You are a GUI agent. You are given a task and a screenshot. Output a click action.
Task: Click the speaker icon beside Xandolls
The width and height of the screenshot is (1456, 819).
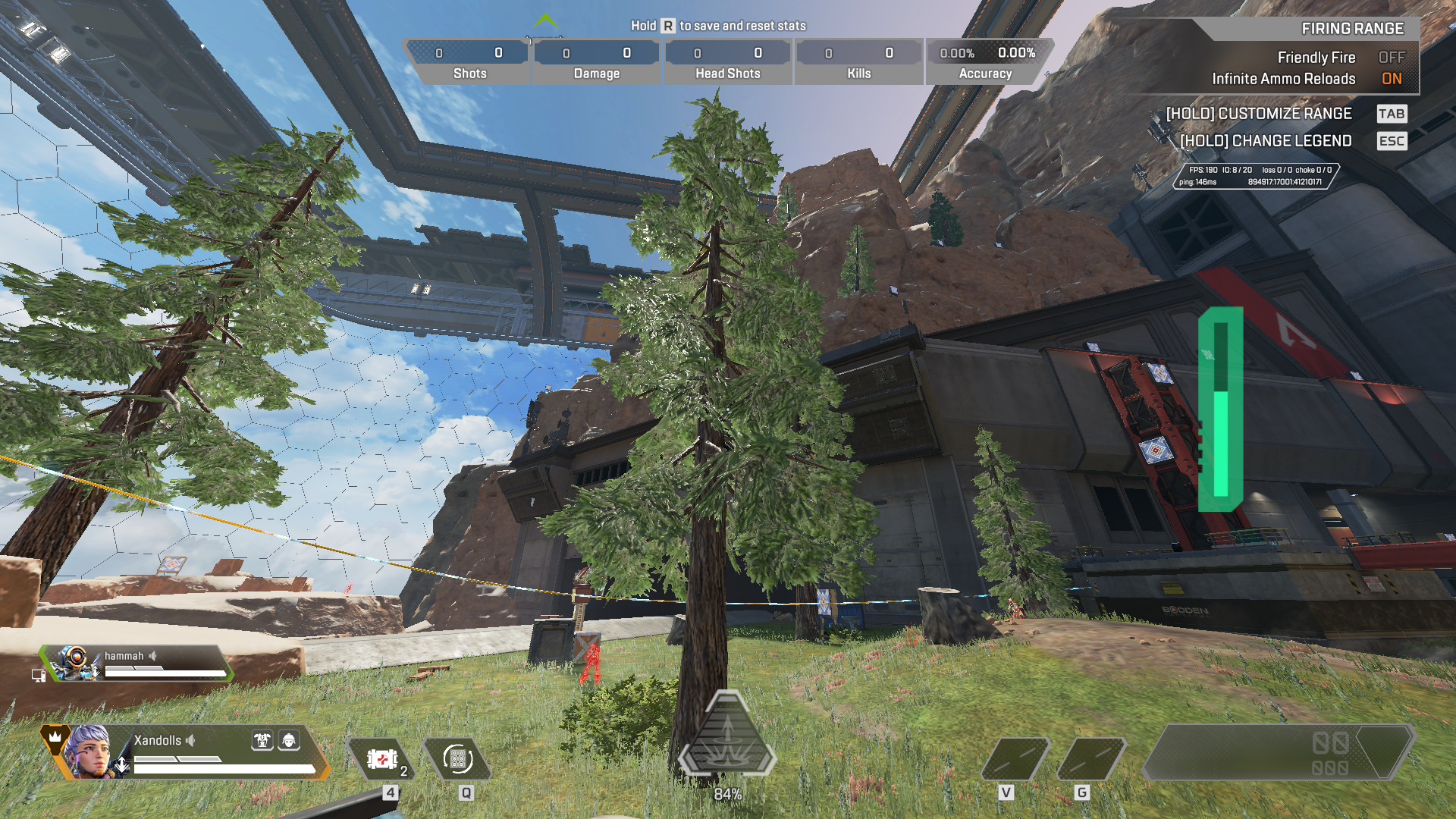tap(191, 740)
